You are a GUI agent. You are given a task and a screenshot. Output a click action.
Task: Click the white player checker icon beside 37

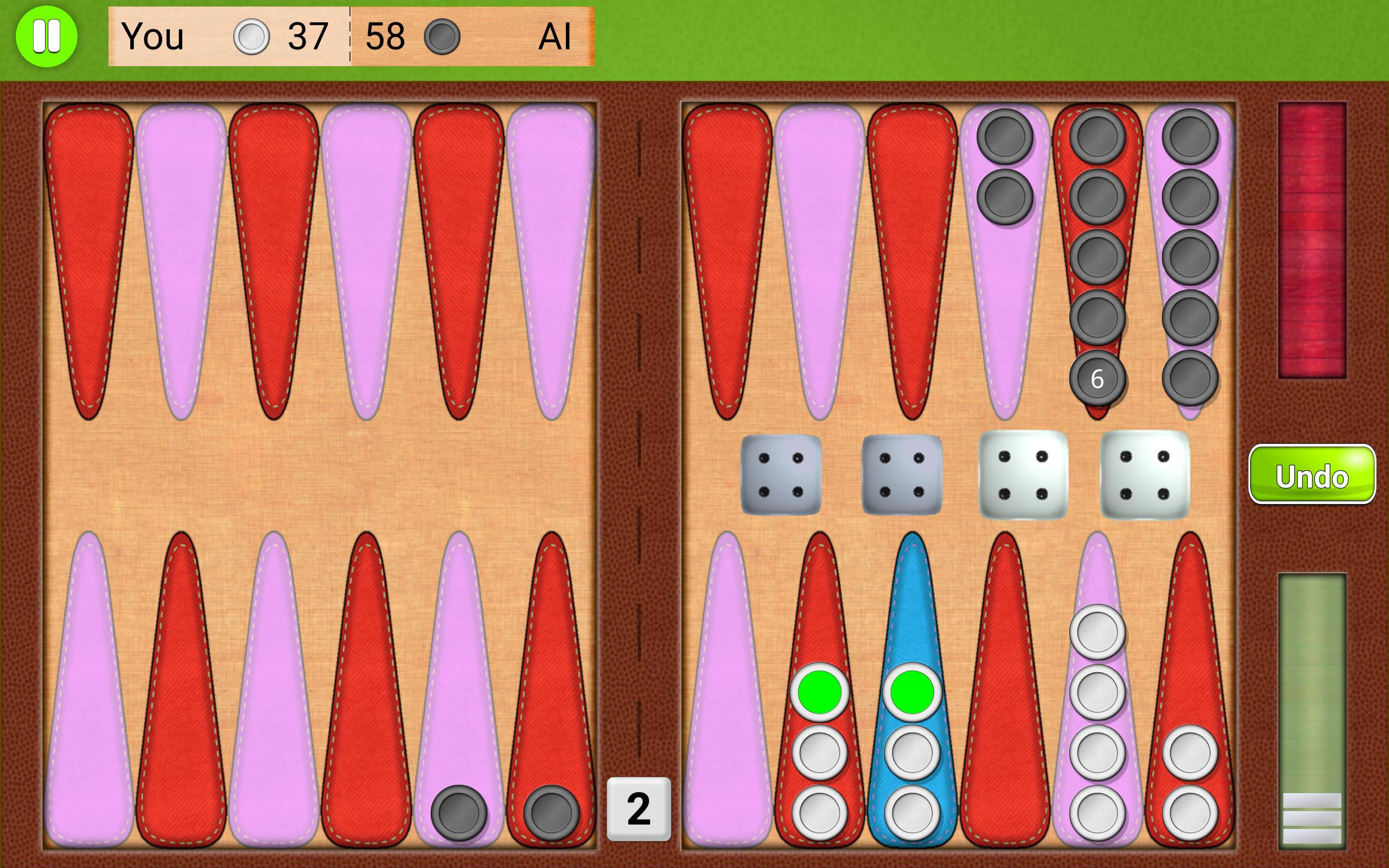pyautogui.click(x=251, y=37)
